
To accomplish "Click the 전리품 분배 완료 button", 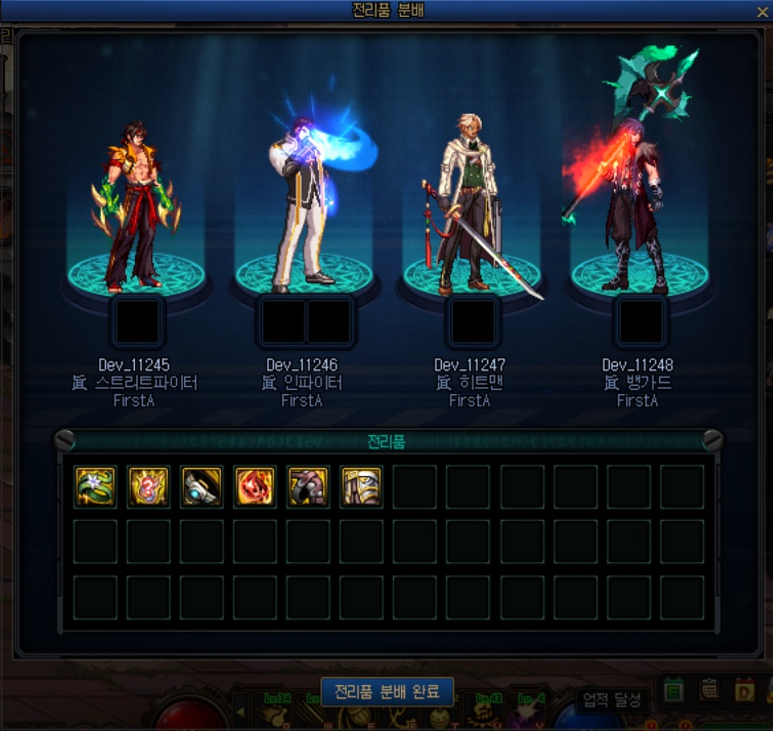I will pos(387,692).
